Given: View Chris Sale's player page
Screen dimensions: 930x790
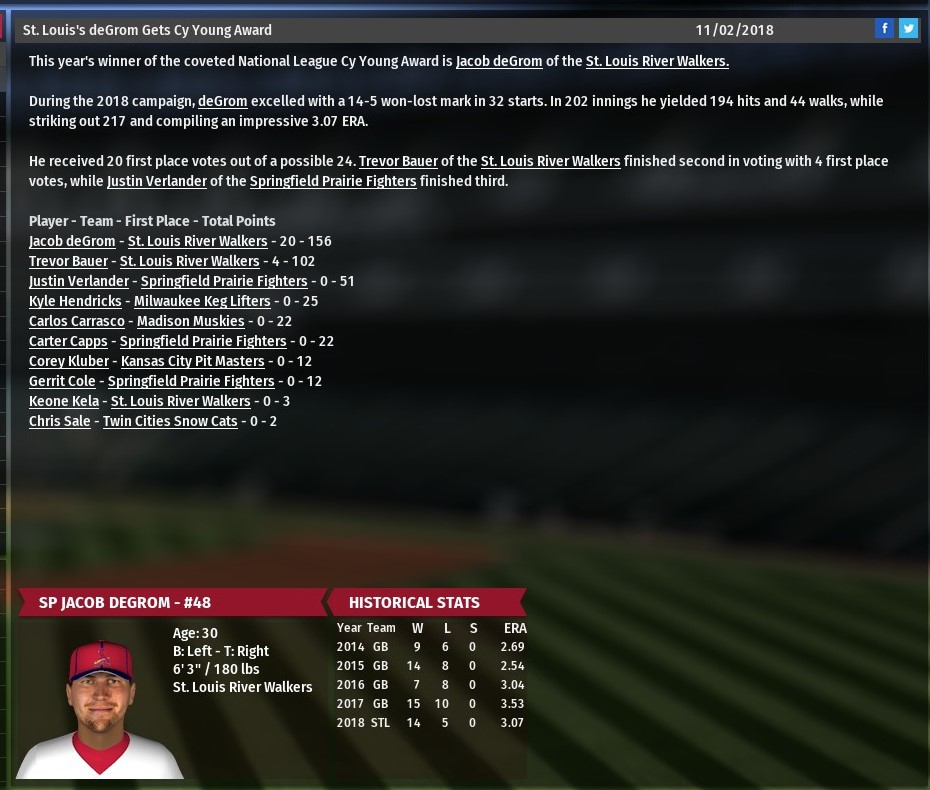Looking at the screenshot, I should click(59, 421).
